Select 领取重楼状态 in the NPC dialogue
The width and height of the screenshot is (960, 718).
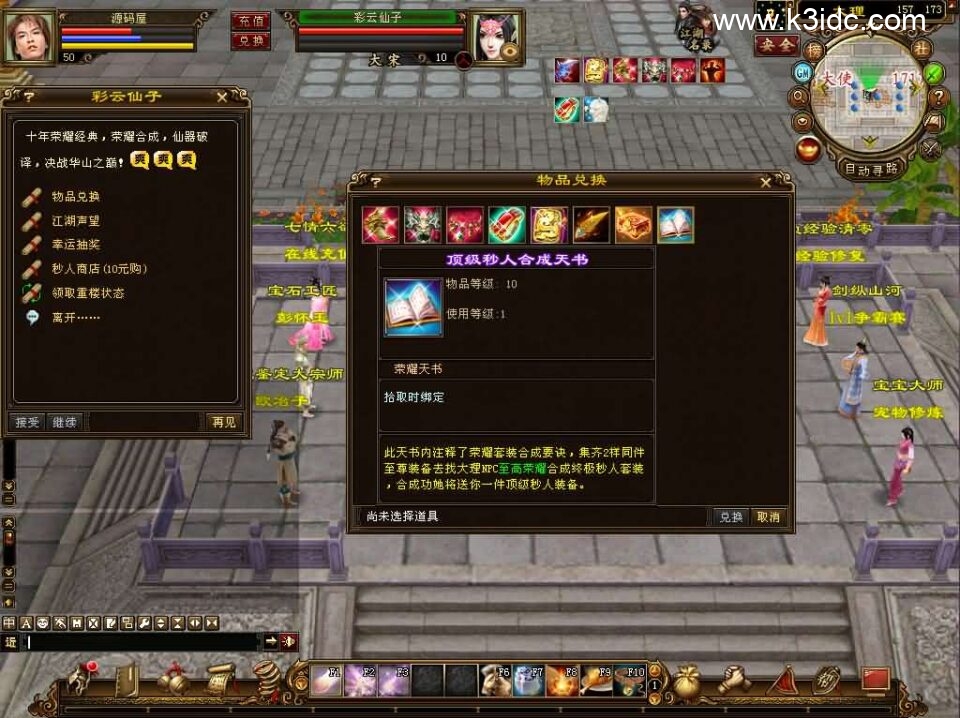click(88, 293)
